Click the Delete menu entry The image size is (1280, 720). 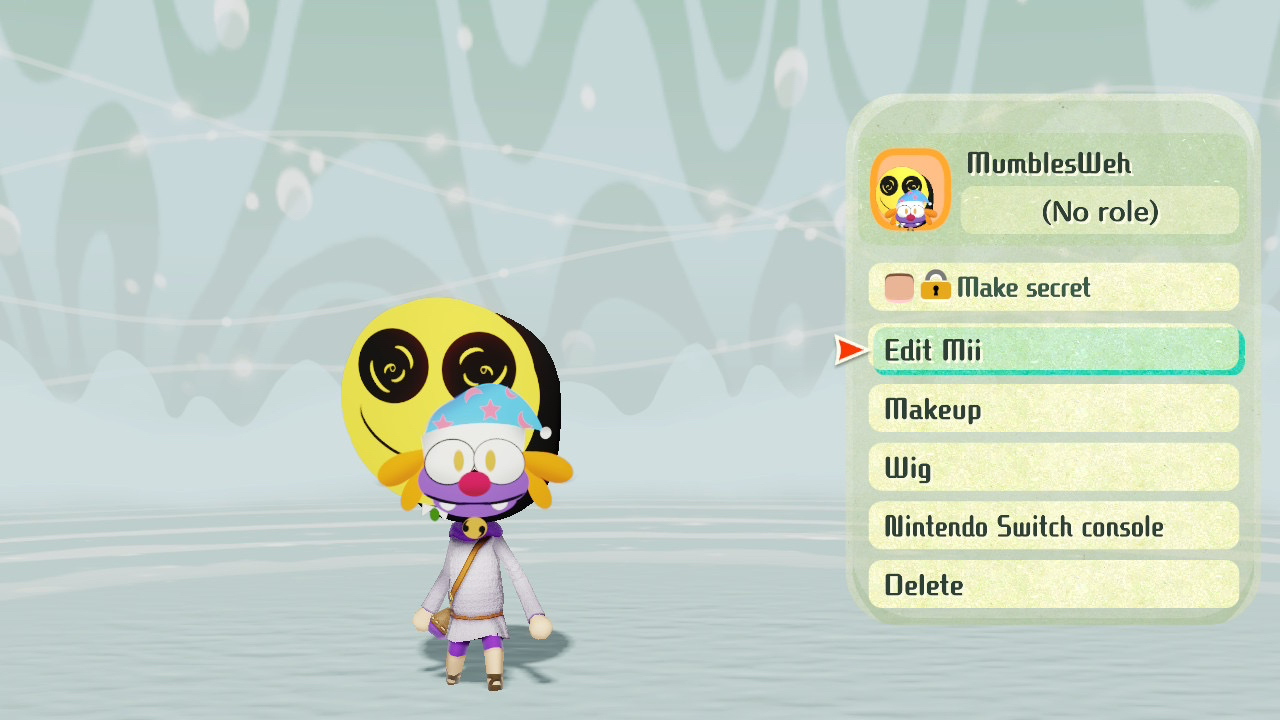1053,585
